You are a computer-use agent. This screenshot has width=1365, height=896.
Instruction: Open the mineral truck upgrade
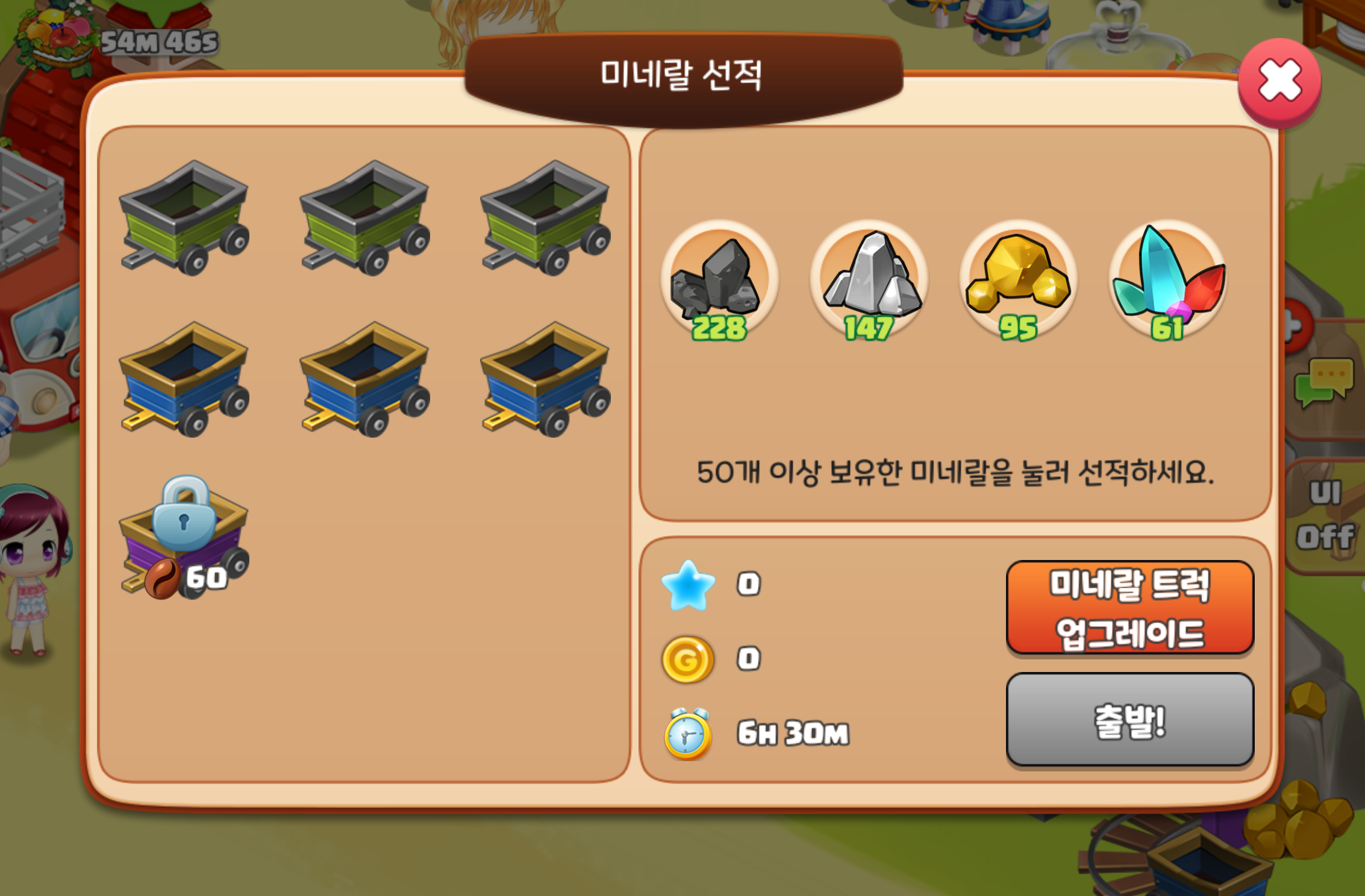click(x=1129, y=607)
